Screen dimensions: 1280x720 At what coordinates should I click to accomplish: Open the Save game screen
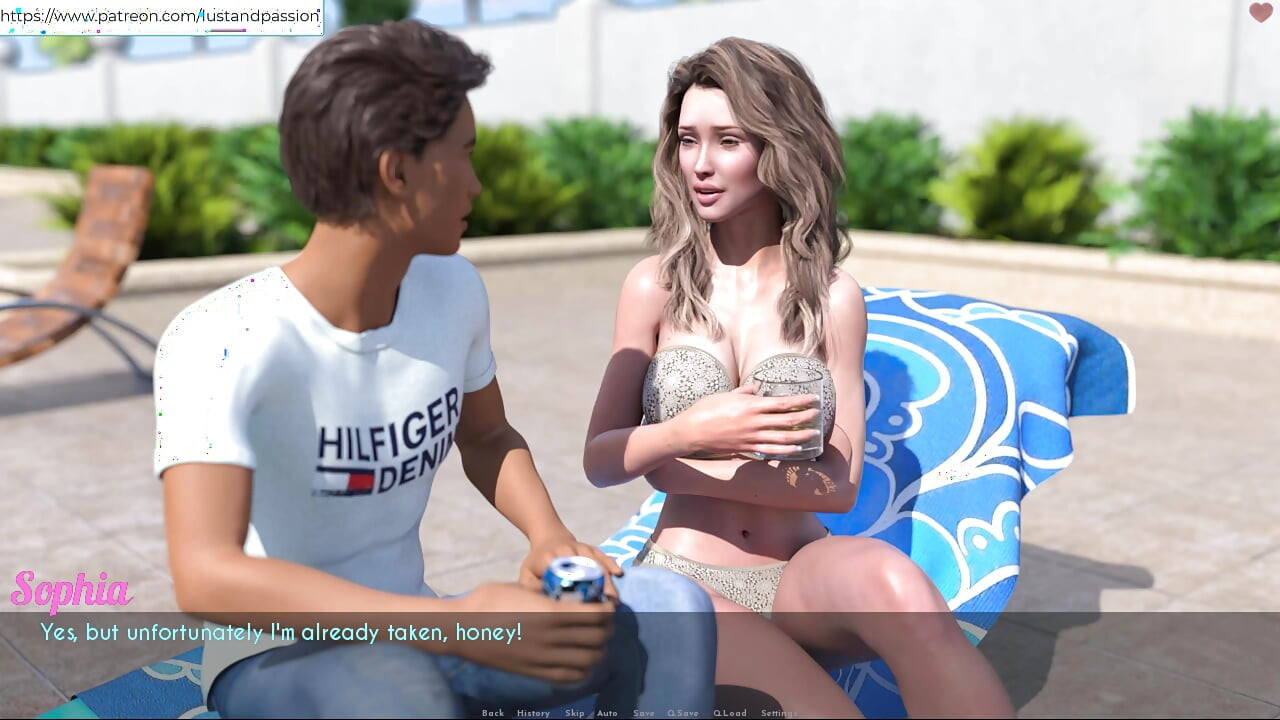(x=644, y=713)
